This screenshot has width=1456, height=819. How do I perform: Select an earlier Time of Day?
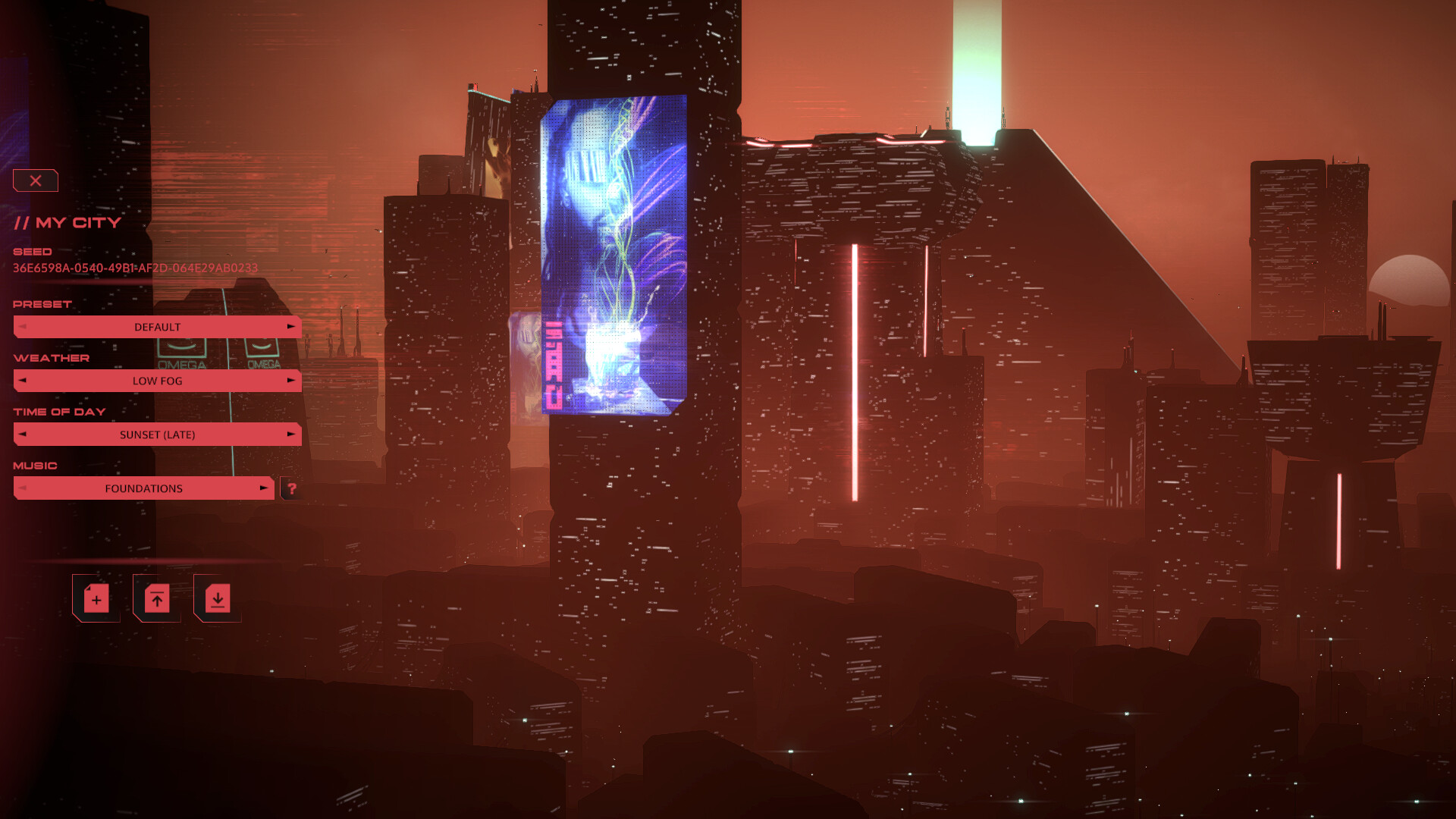coord(22,434)
